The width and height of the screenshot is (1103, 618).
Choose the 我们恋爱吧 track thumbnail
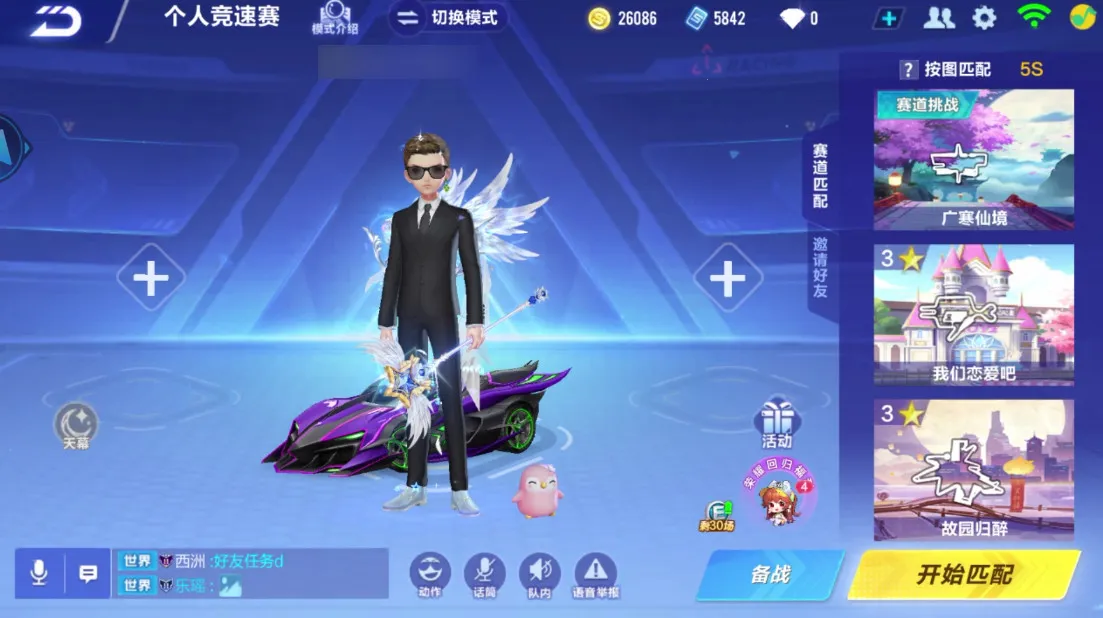pyautogui.click(x=973, y=314)
